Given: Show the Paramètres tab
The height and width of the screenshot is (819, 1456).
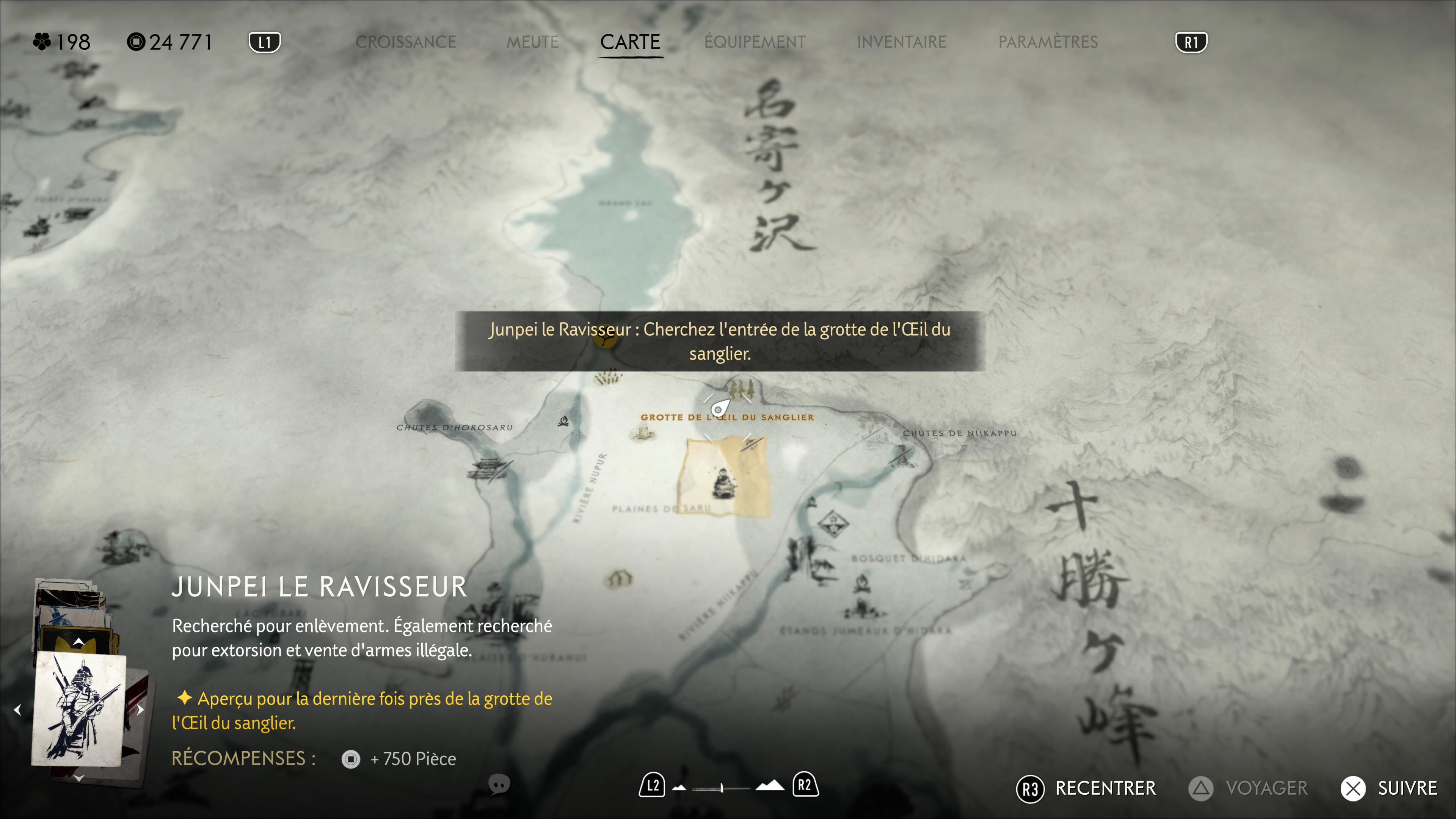Looking at the screenshot, I should point(1047,42).
